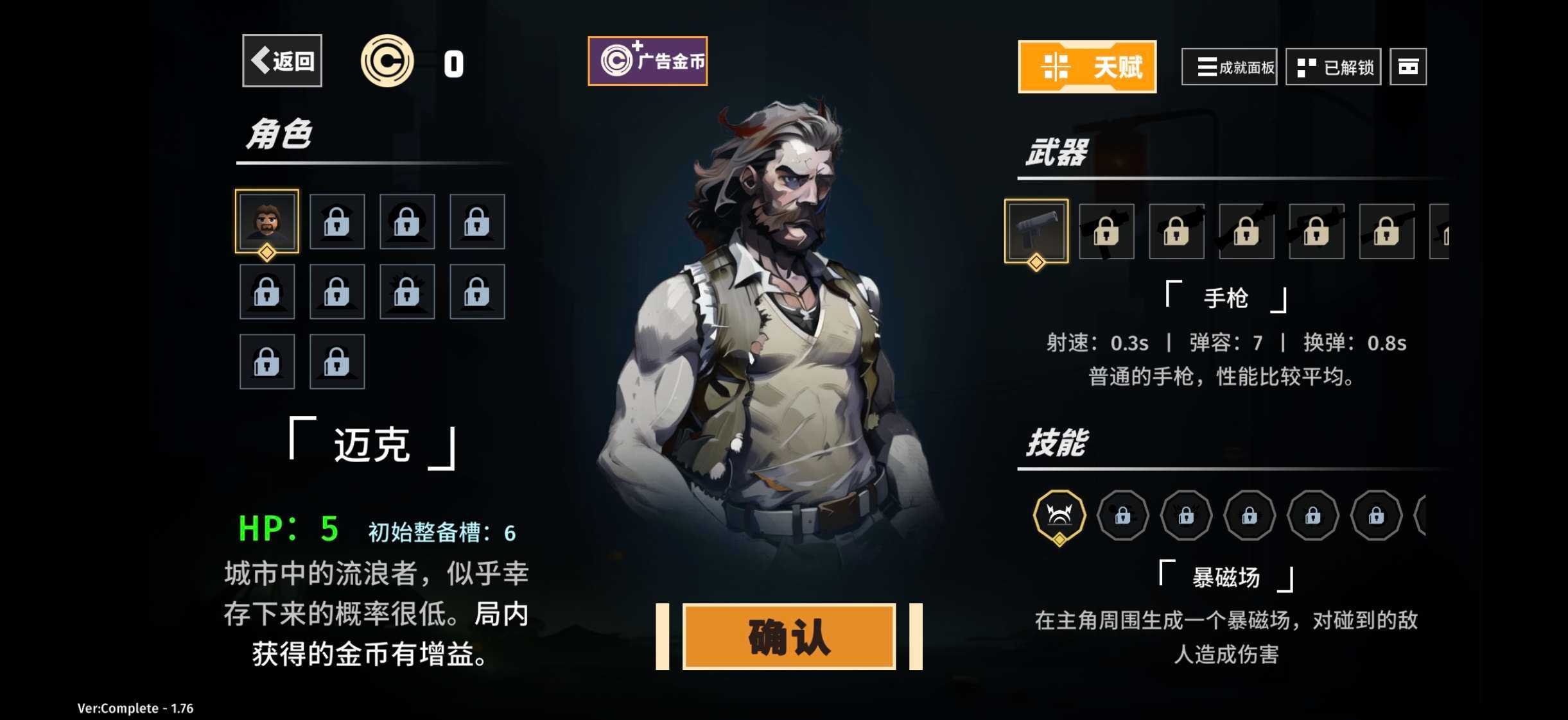Select the 迈克 character portrait
This screenshot has width=1568, height=720.
tap(267, 221)
